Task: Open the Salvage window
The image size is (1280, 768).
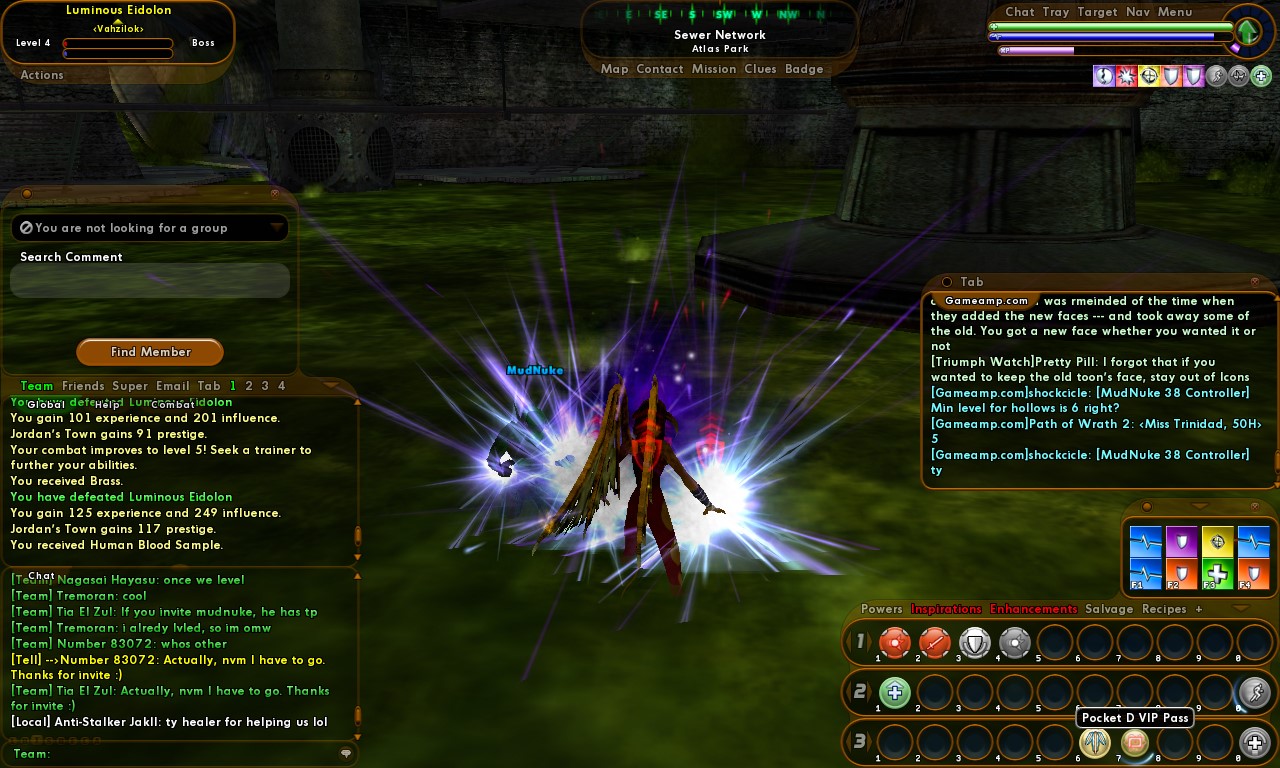Action: (1109, 609)
